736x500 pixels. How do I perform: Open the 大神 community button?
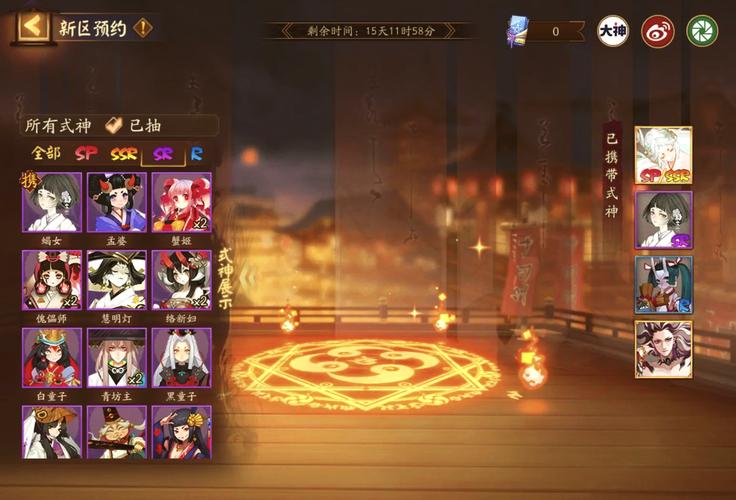coord(613,31)
